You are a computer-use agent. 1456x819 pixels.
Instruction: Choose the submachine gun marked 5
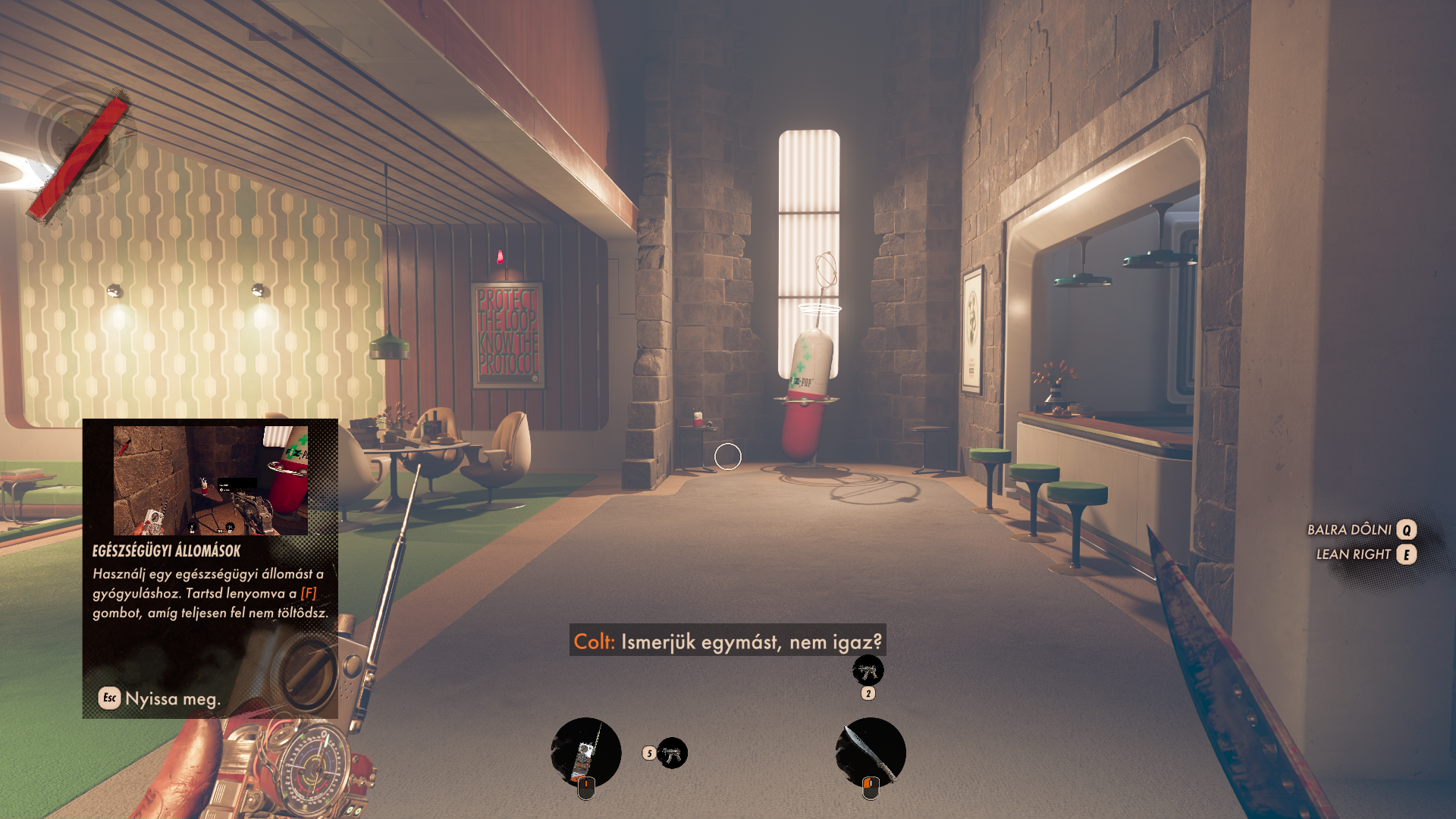click(x=672, y=753)
